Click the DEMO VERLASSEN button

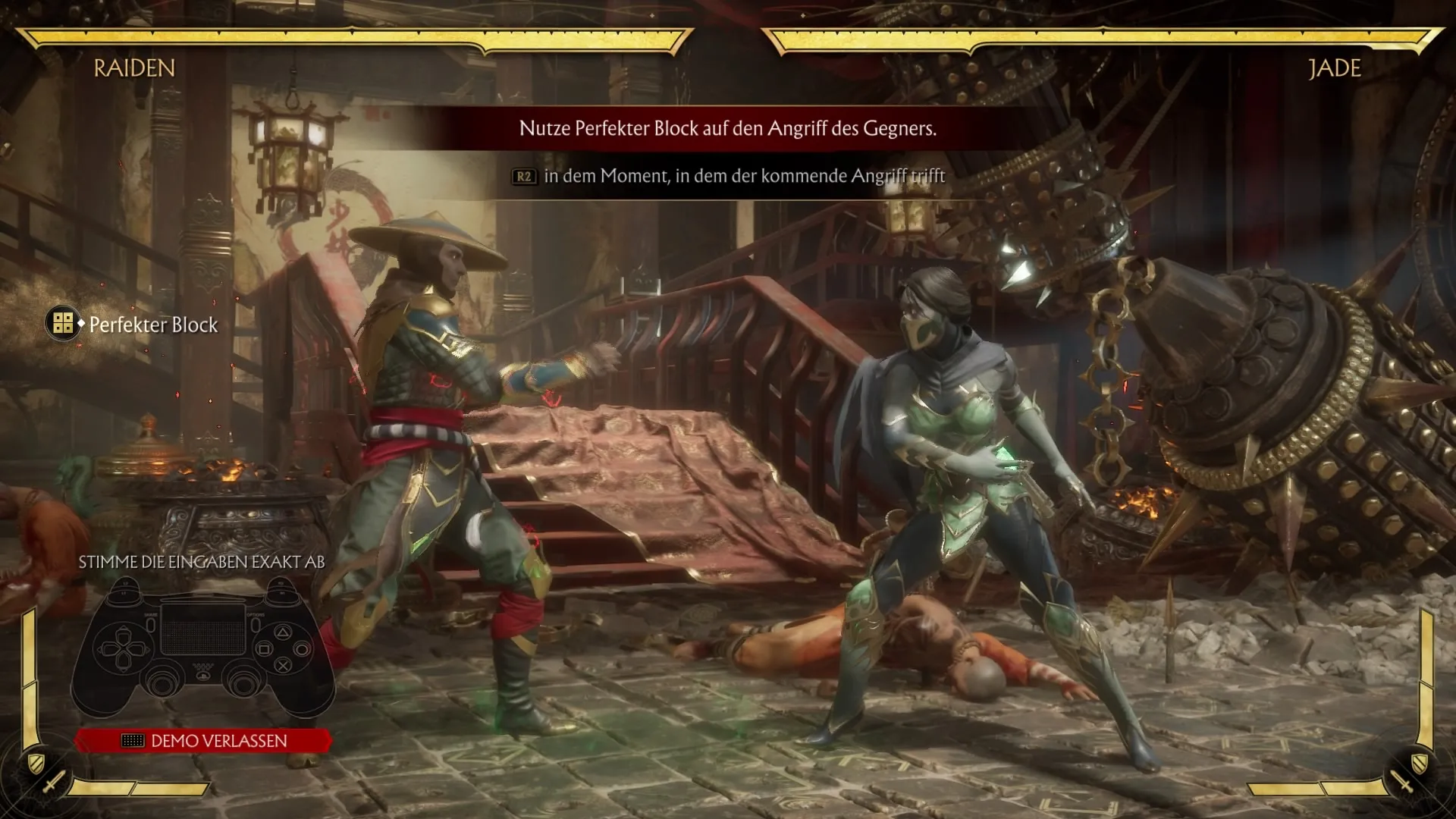click(203, 741)
